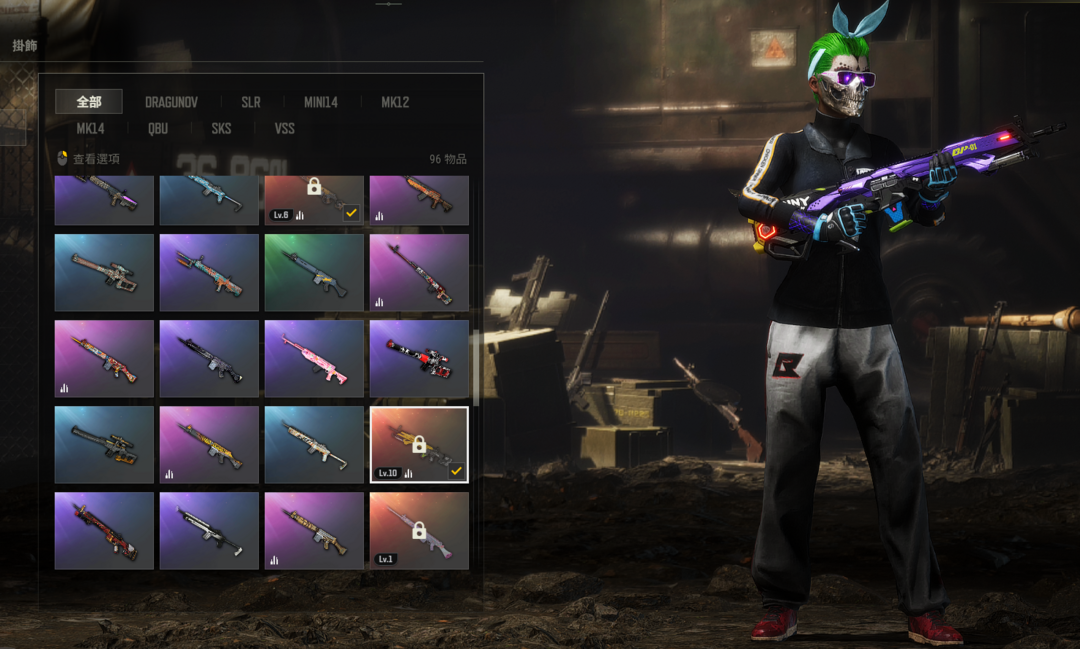Pick the locked Lv.1 pink skin
The height and width of the screenshot is (649, 1080).
click(419, 530)
